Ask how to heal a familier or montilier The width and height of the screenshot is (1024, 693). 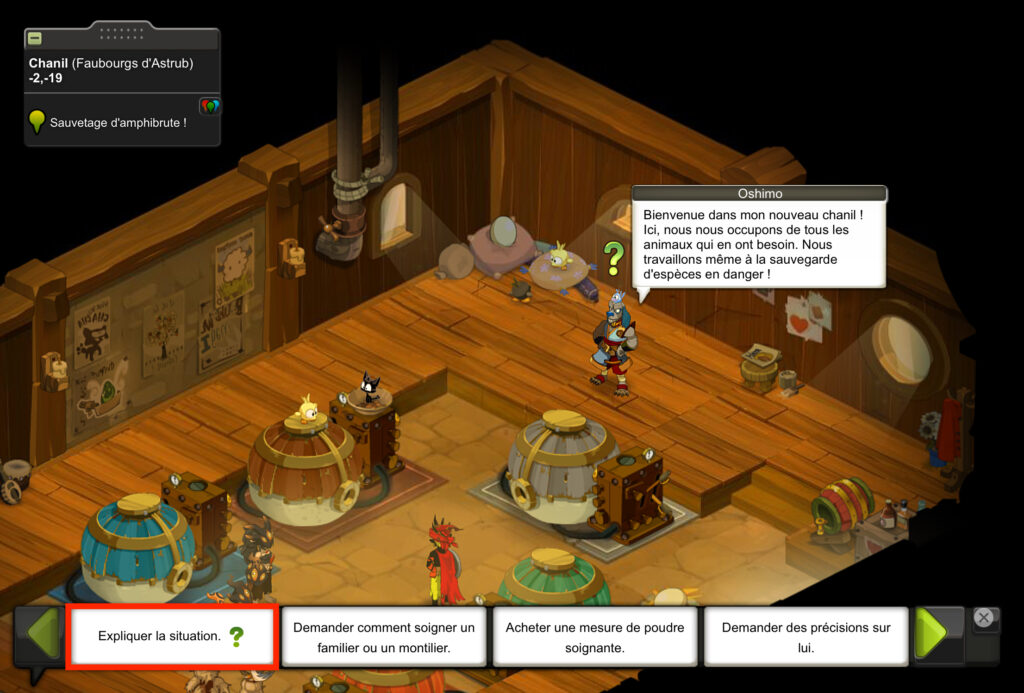[x=383, y=637]
